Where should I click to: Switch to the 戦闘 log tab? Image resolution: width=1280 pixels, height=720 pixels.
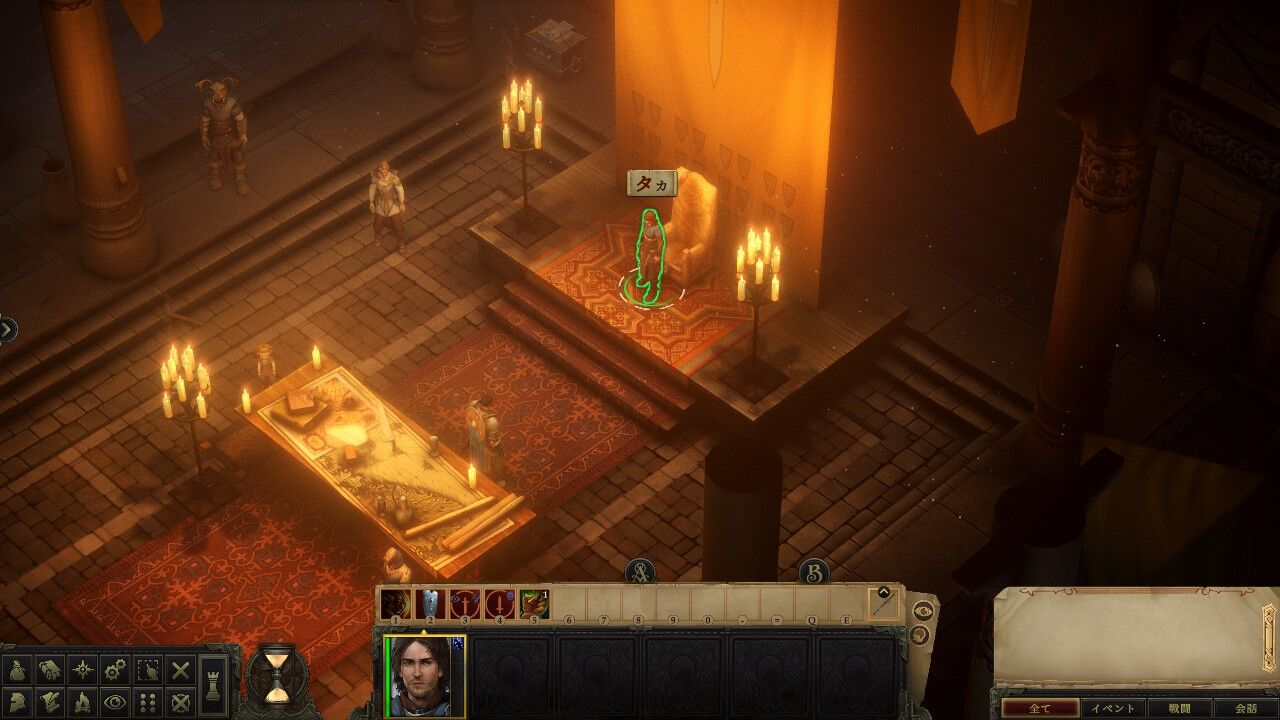coord(1179,708)
